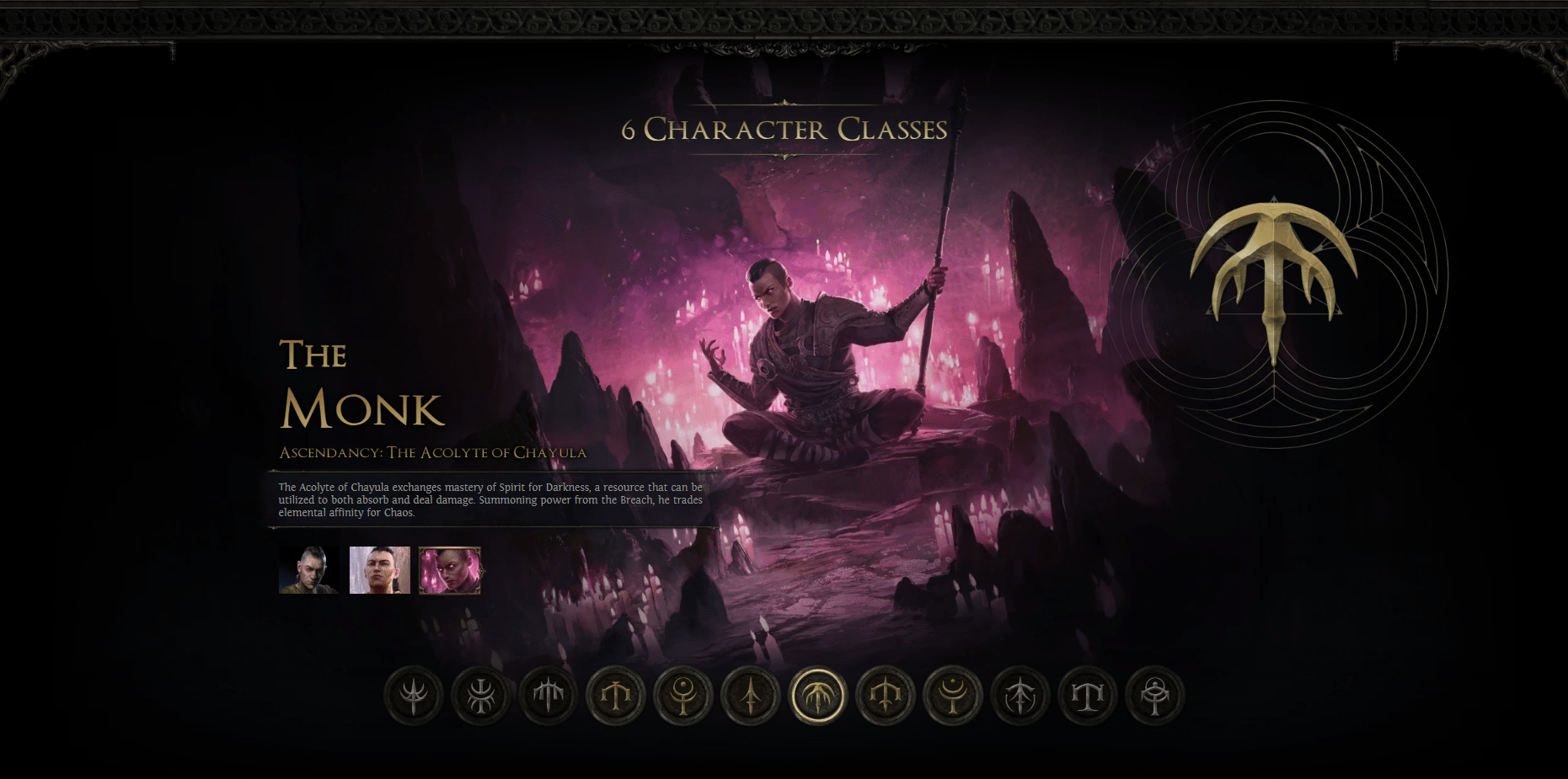This screenshot has height=779, width=1568.
Task: Select the highlighted gold Monk class icon
Action: 818,696
